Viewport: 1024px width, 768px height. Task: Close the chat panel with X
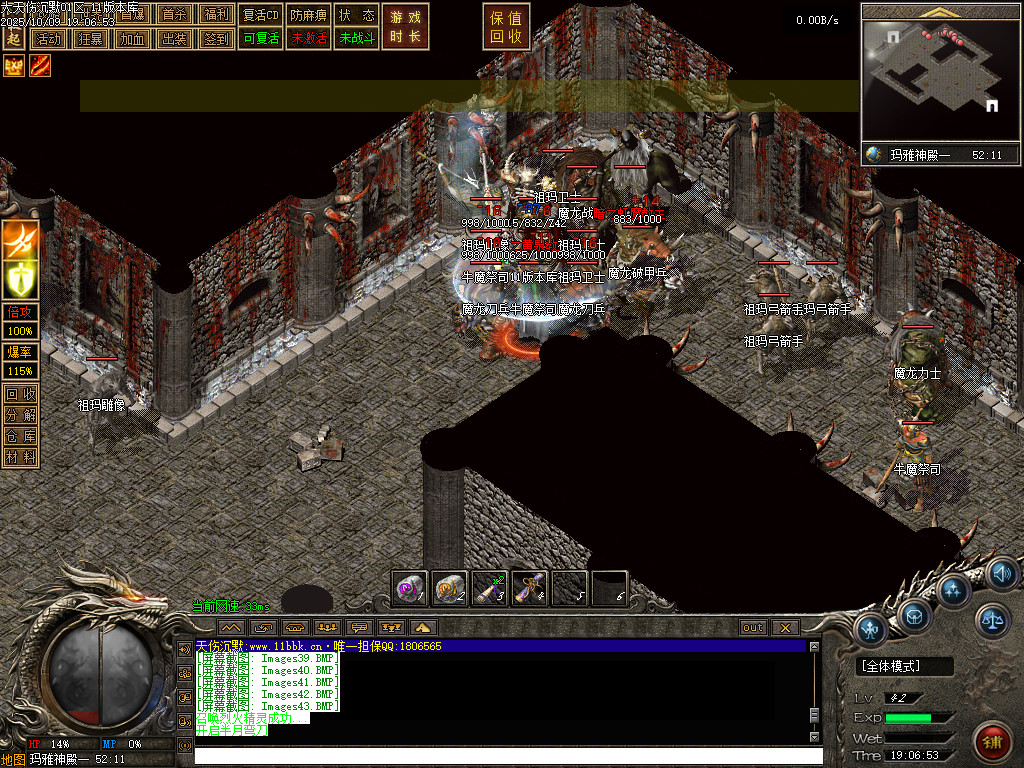coord(785,628)
